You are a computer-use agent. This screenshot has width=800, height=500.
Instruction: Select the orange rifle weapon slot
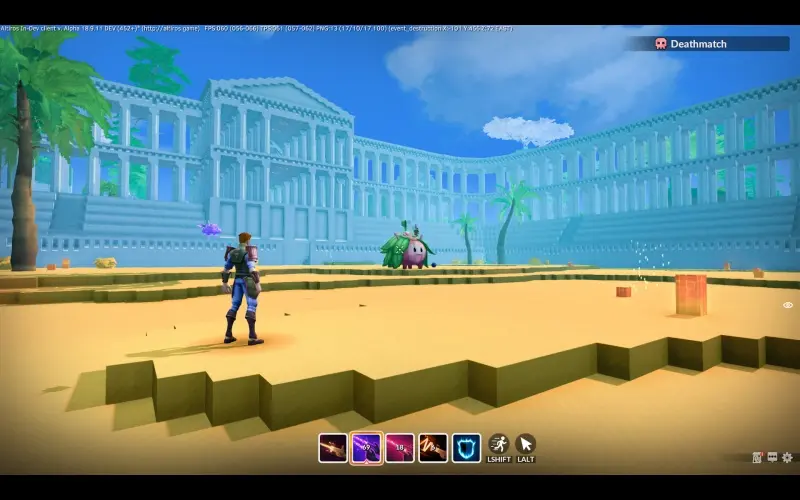[333, 447]
